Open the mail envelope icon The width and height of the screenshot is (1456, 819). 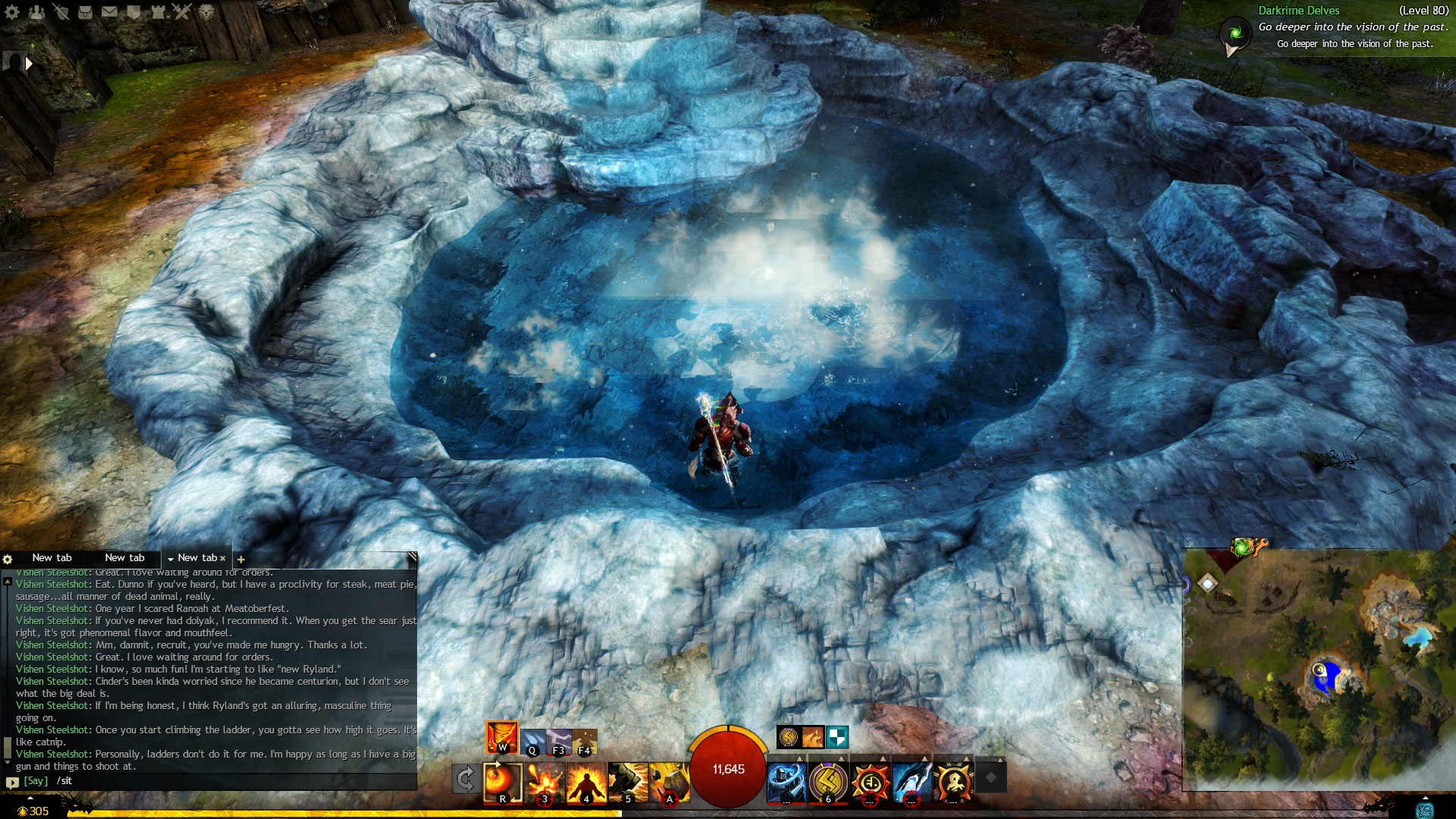[109, 12]
